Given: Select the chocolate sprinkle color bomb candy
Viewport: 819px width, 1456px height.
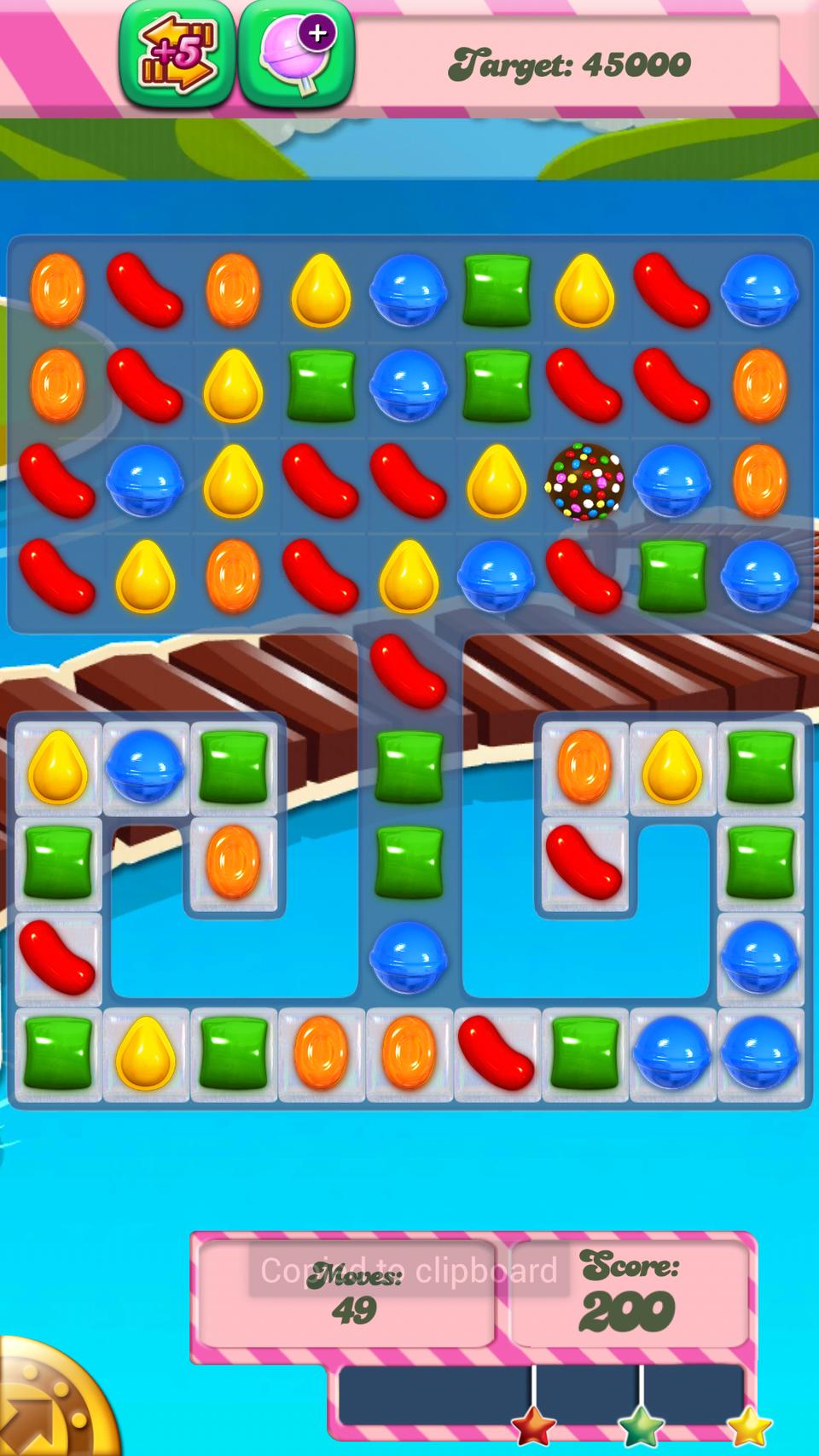Looking at the screenshot, I should (584, 480).
